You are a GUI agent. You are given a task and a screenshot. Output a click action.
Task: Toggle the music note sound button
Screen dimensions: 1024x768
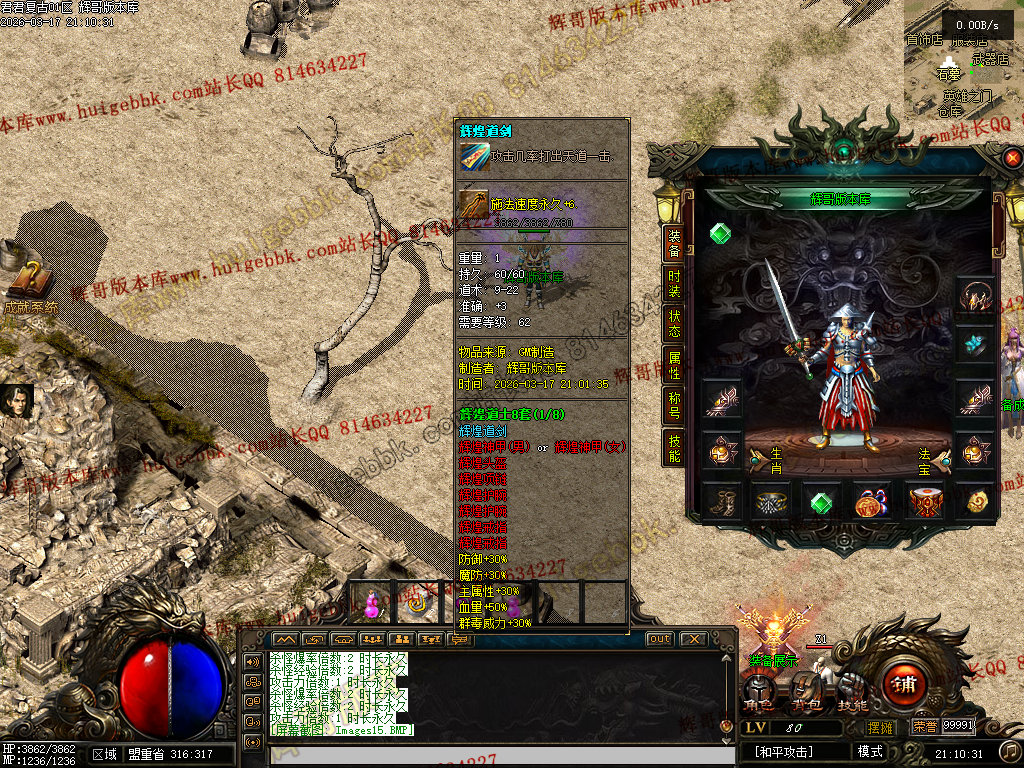click(1010, 750)
